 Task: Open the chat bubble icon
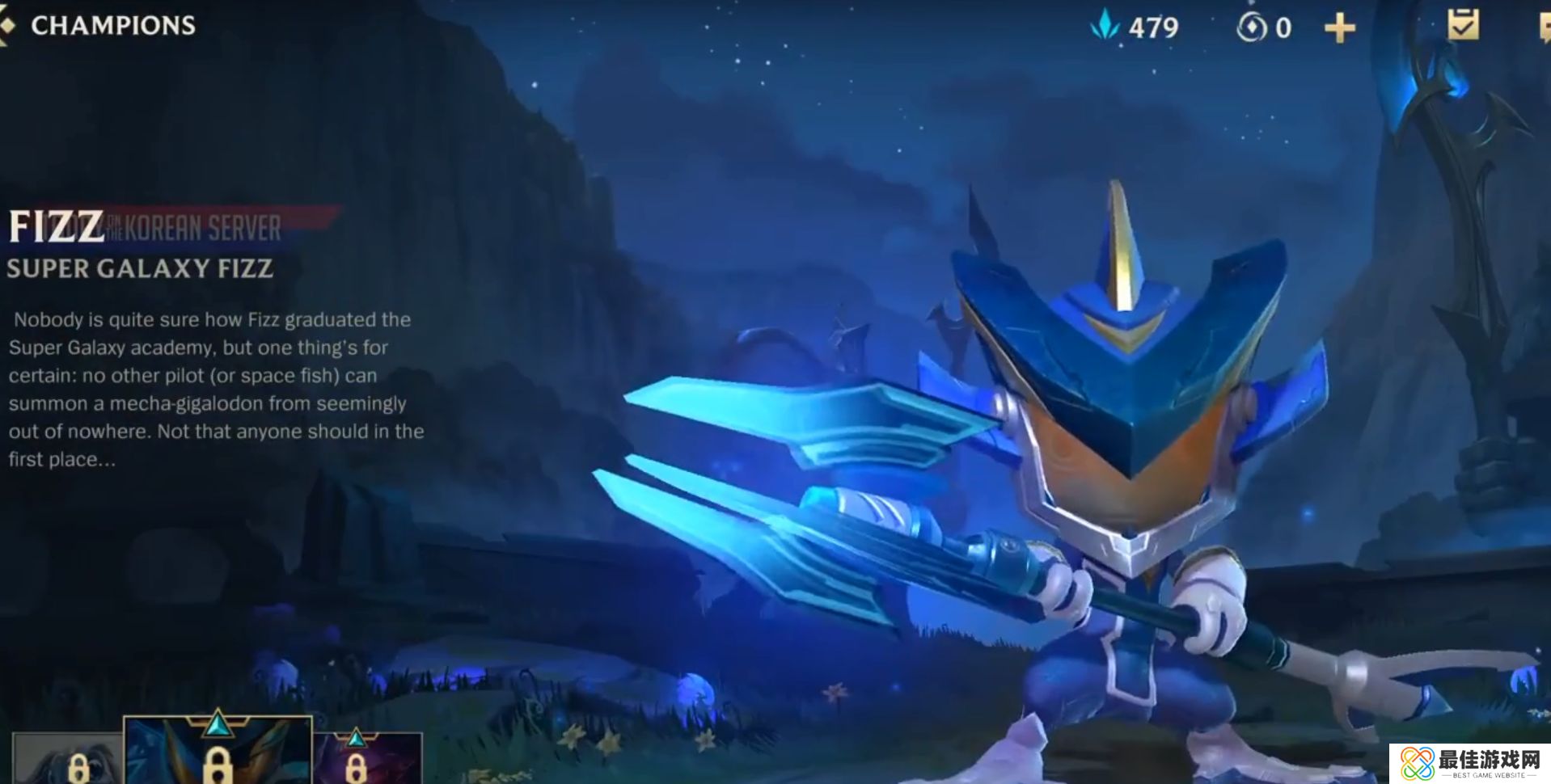coord(1543,29)
